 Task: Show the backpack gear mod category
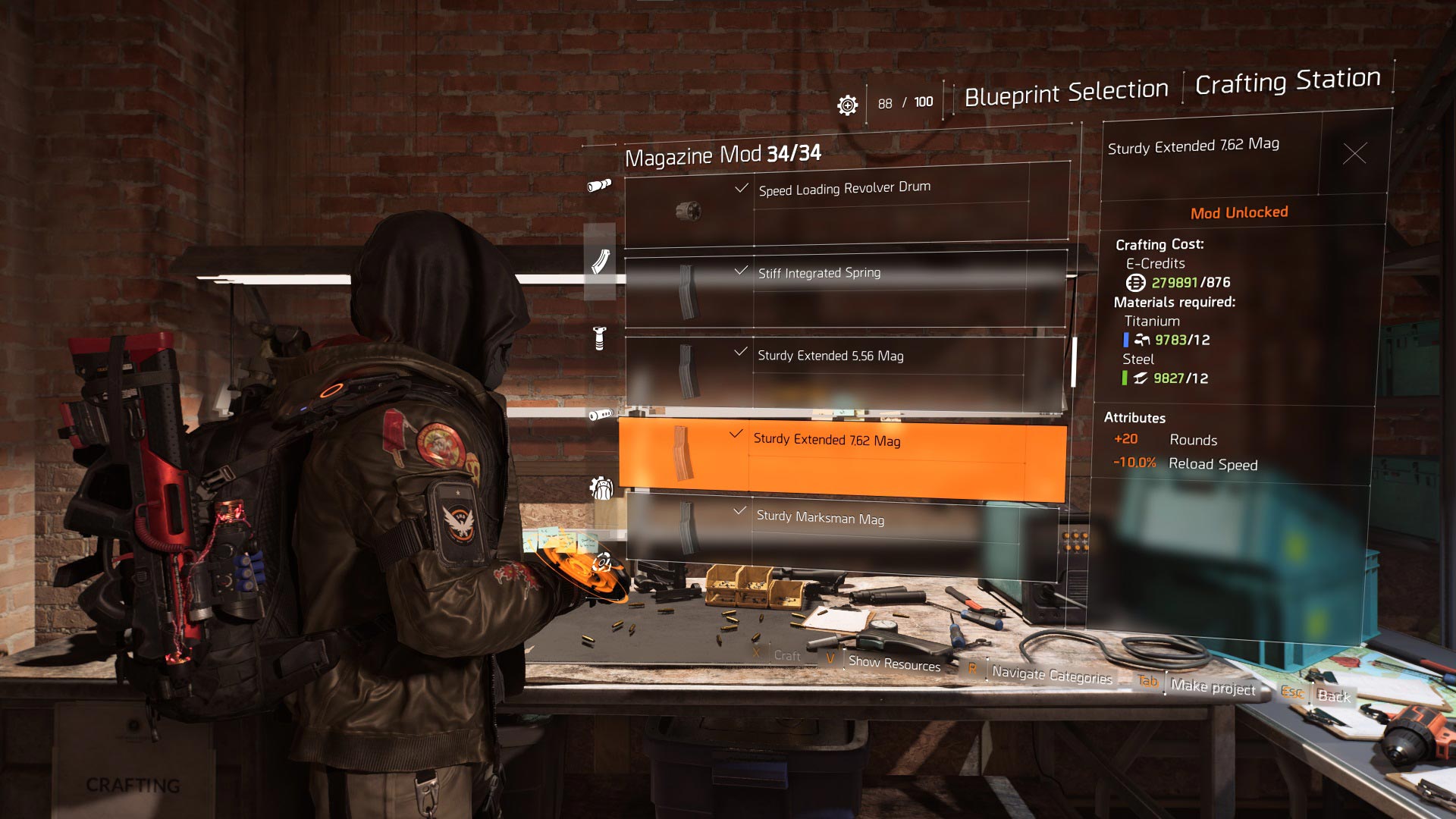[x=601, y=488]
